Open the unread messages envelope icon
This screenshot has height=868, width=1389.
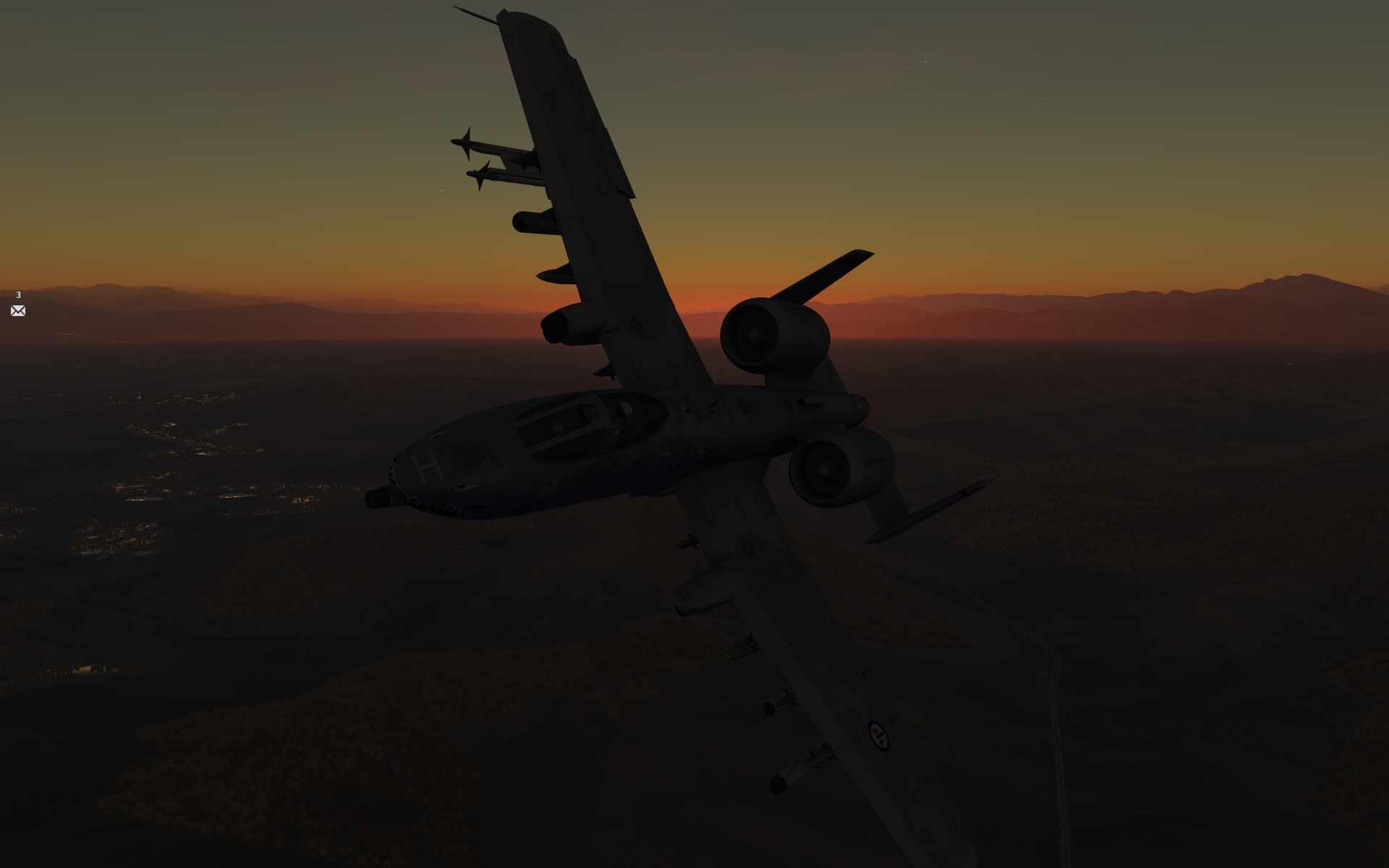(x=18, y=311)
